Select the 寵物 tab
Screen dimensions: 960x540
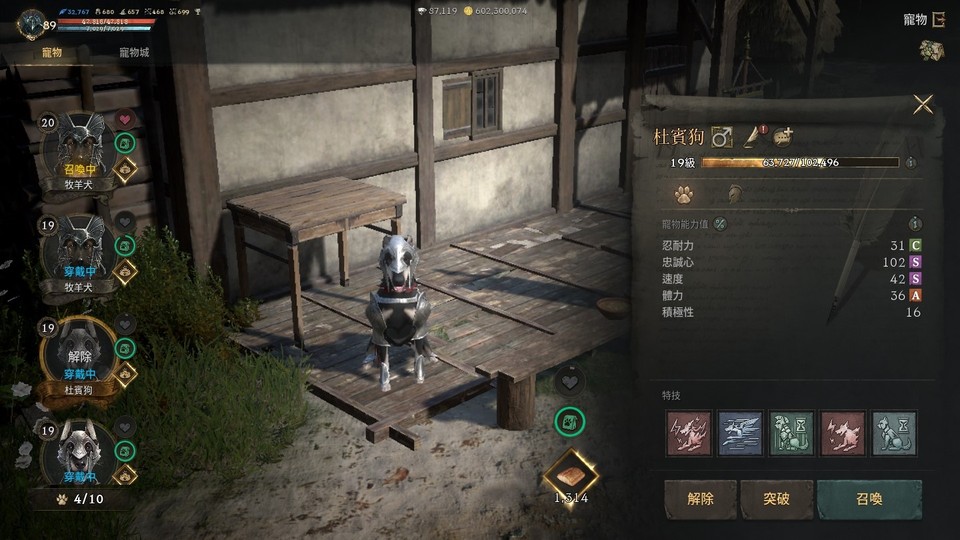[52, 52]
